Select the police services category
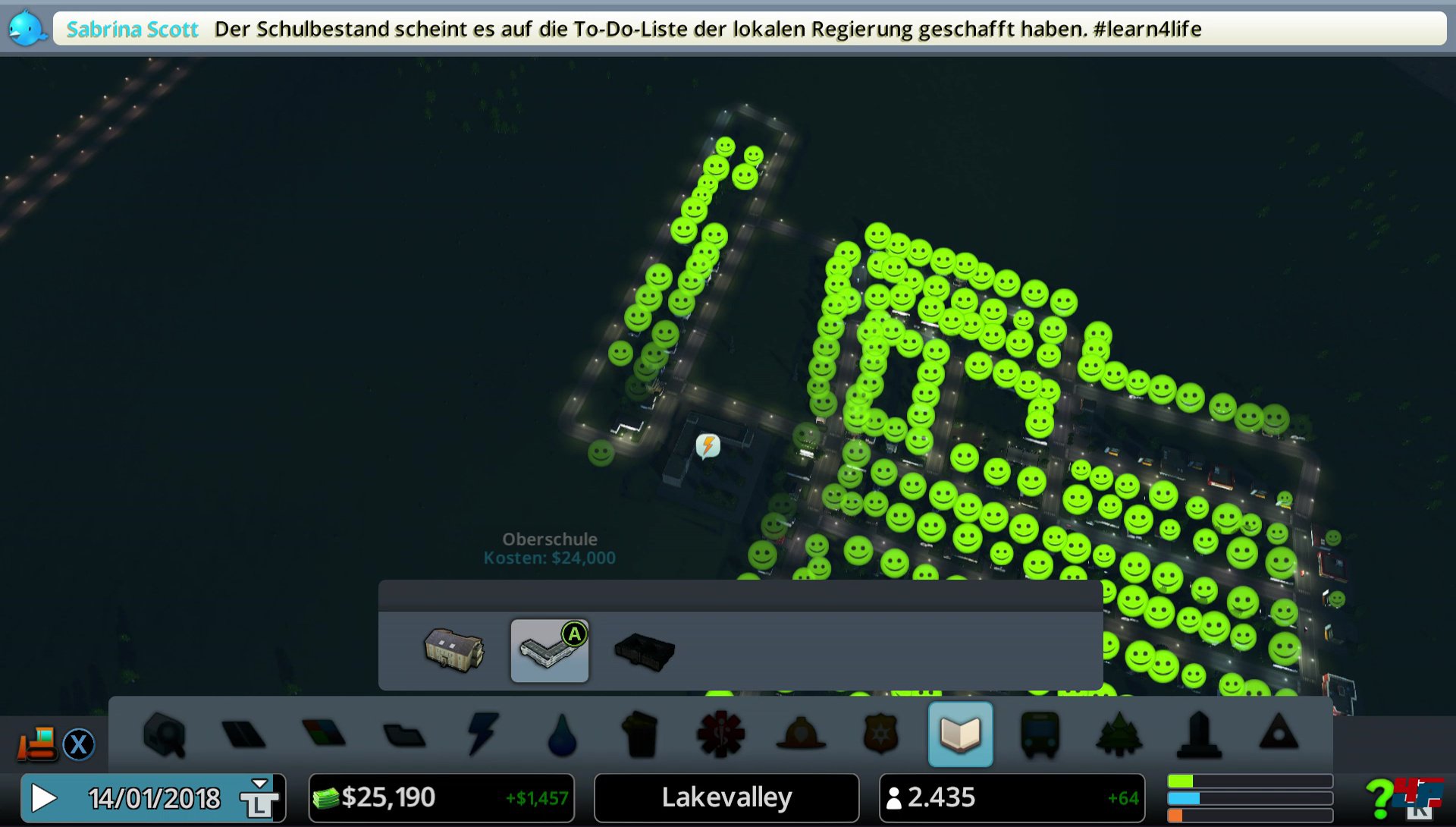Image resolution: width=1456 pixels, height=827 pixels. [x=881, y=734]
